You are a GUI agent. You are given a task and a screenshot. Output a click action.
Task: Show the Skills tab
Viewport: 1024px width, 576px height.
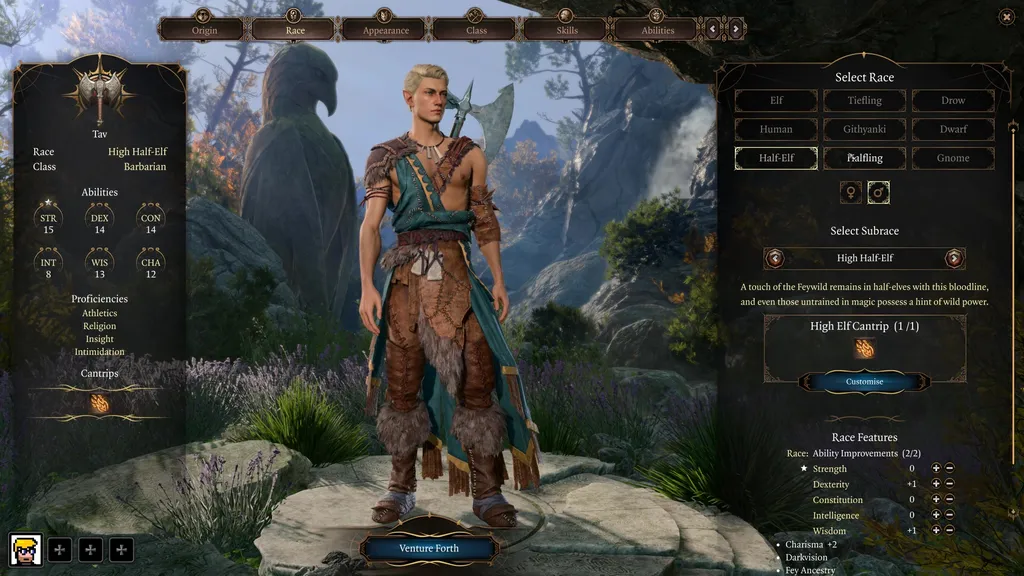(x=566, y=29)
